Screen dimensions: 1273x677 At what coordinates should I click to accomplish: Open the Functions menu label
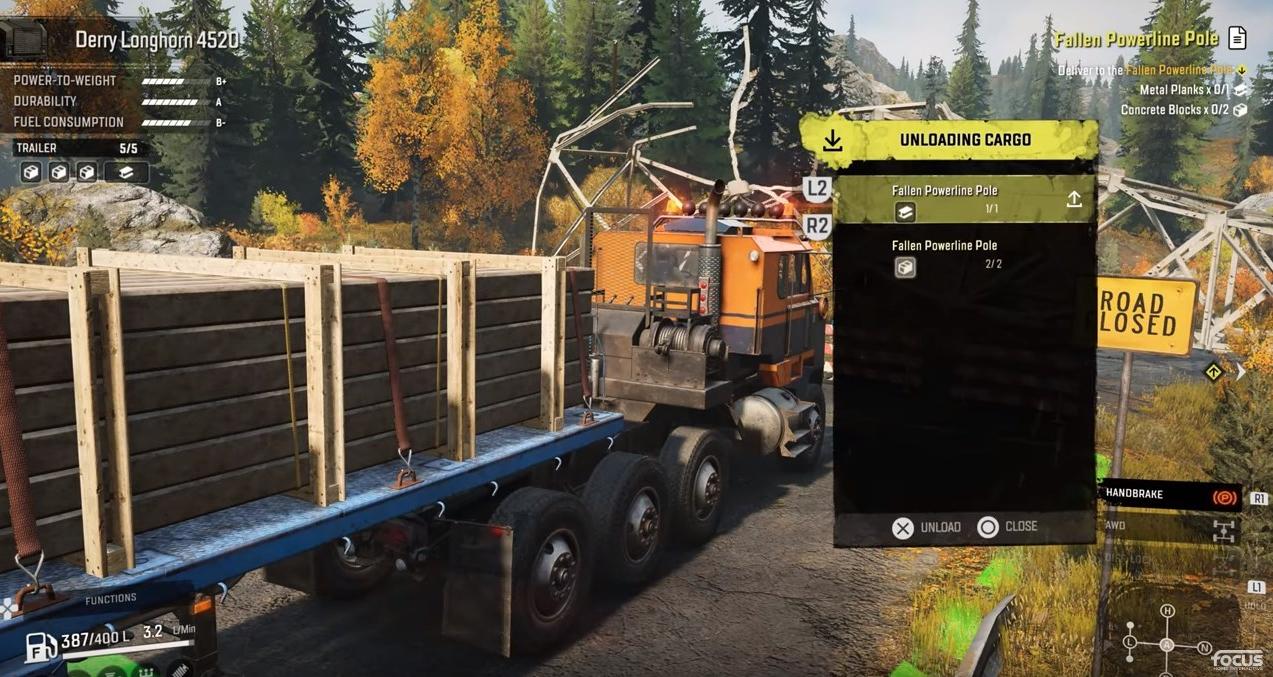pyautogui.click(x=111, y=599)
